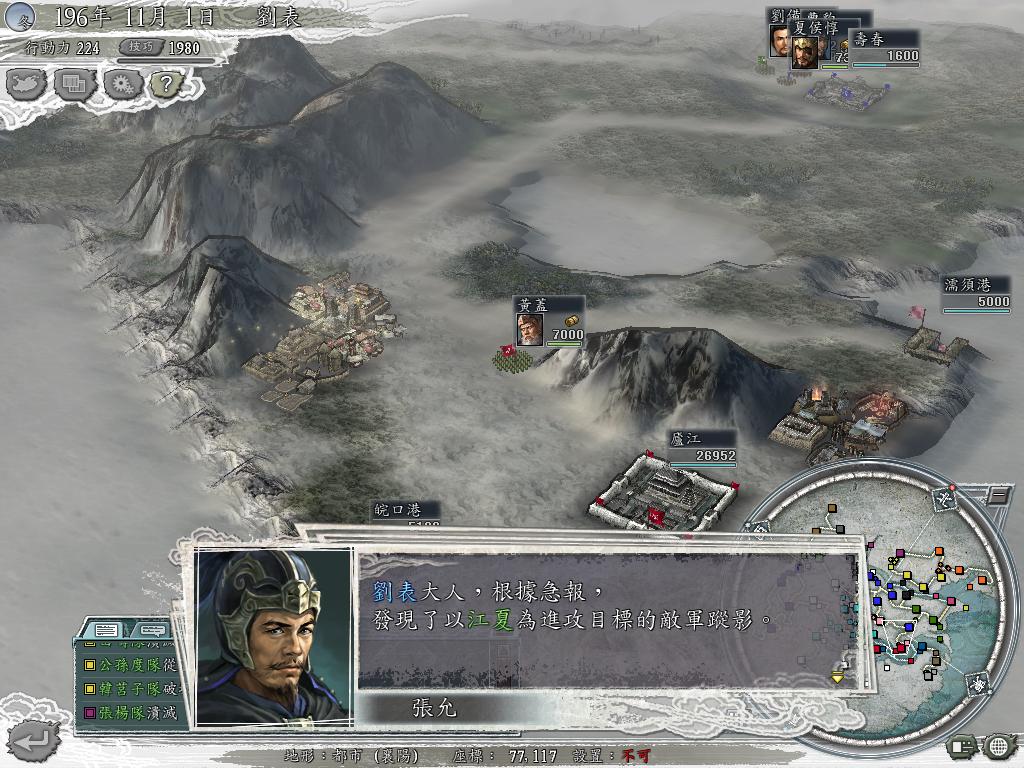
Task: Select the 韓莒子隊 log entry
Action: (x=131, y=688)
